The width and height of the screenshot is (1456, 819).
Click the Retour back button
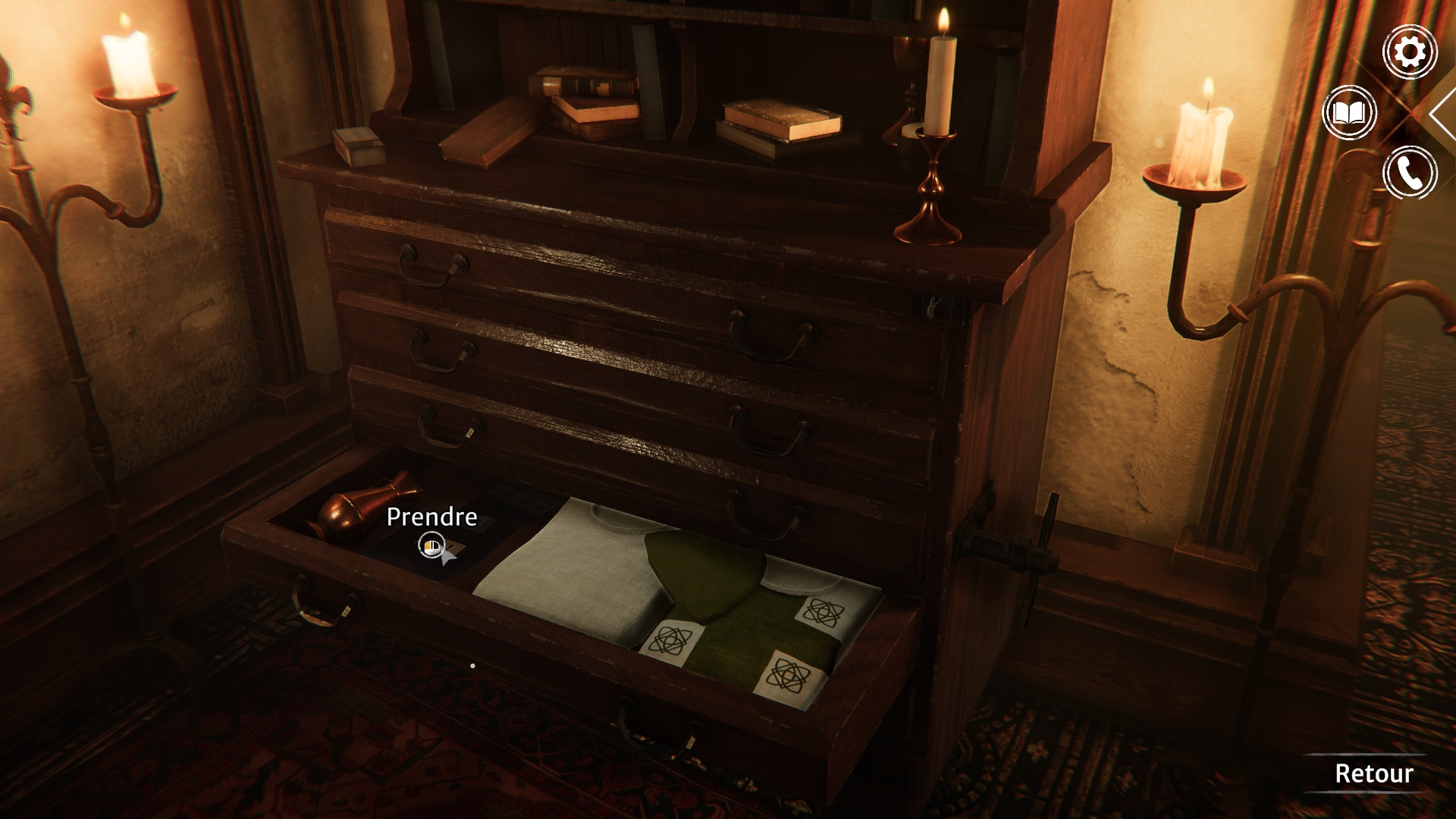pyautogui.click(x=1373, y=773)
